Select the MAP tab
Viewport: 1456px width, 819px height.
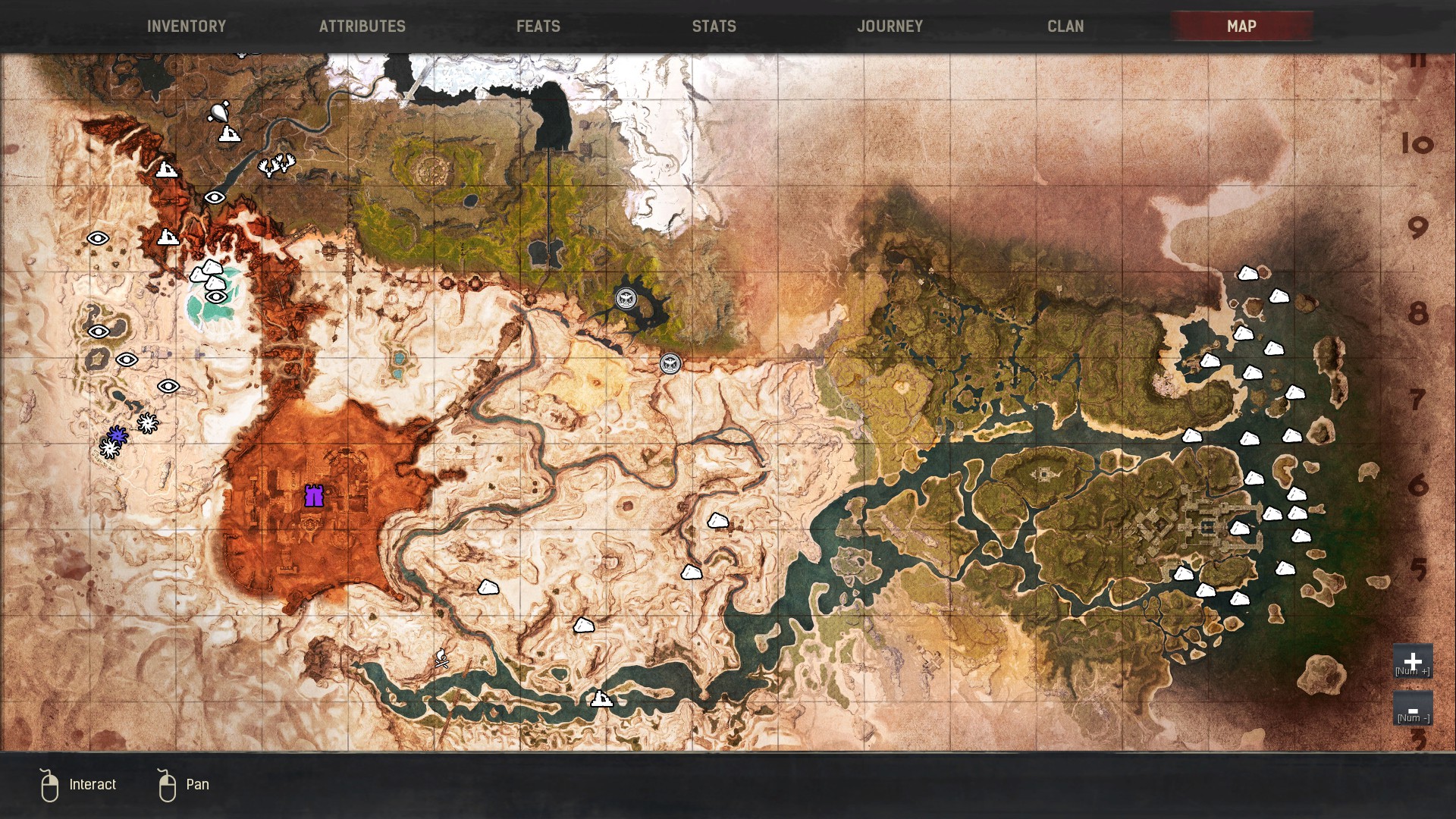(1241, 26)
